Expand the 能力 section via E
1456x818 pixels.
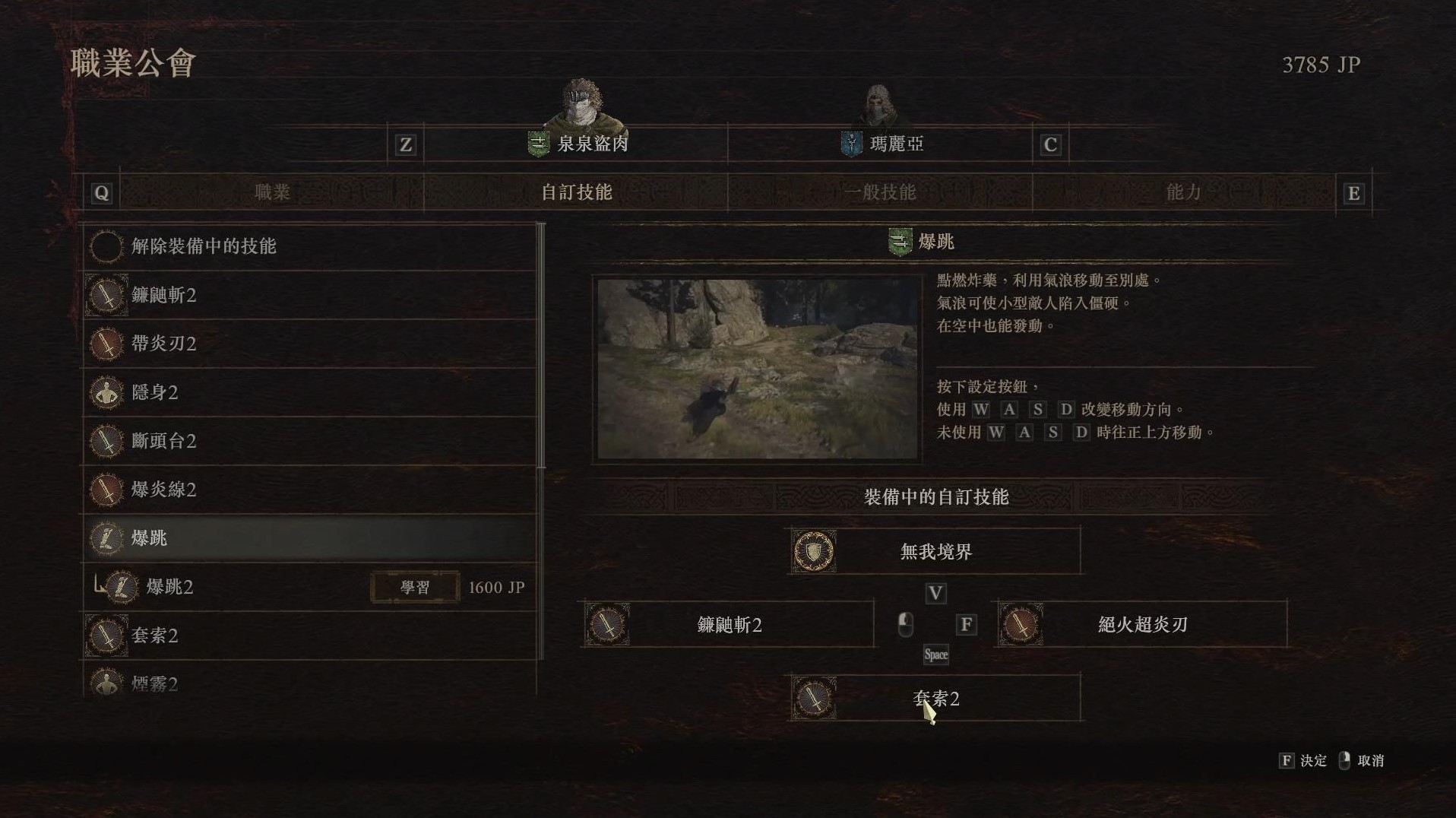[x=1352, y=192]
